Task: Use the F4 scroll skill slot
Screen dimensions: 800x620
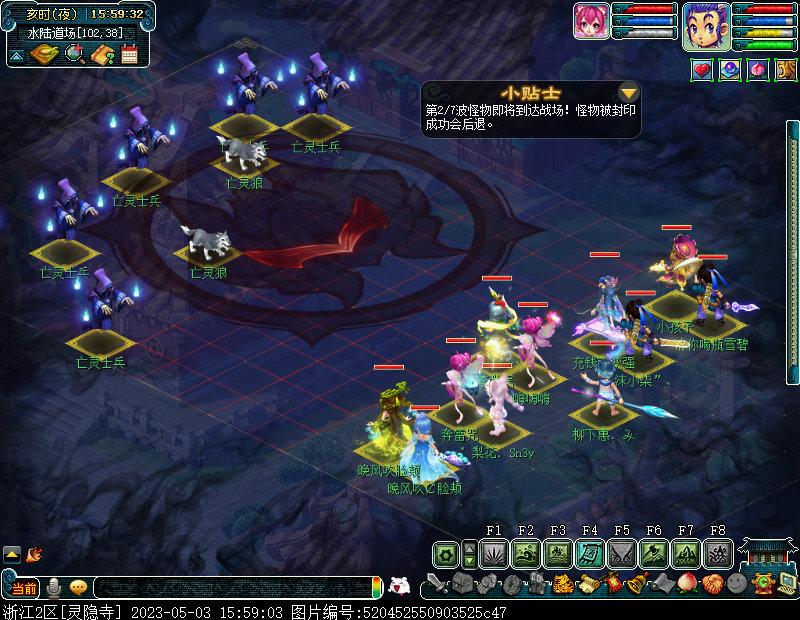Action: tap(590, 553)
